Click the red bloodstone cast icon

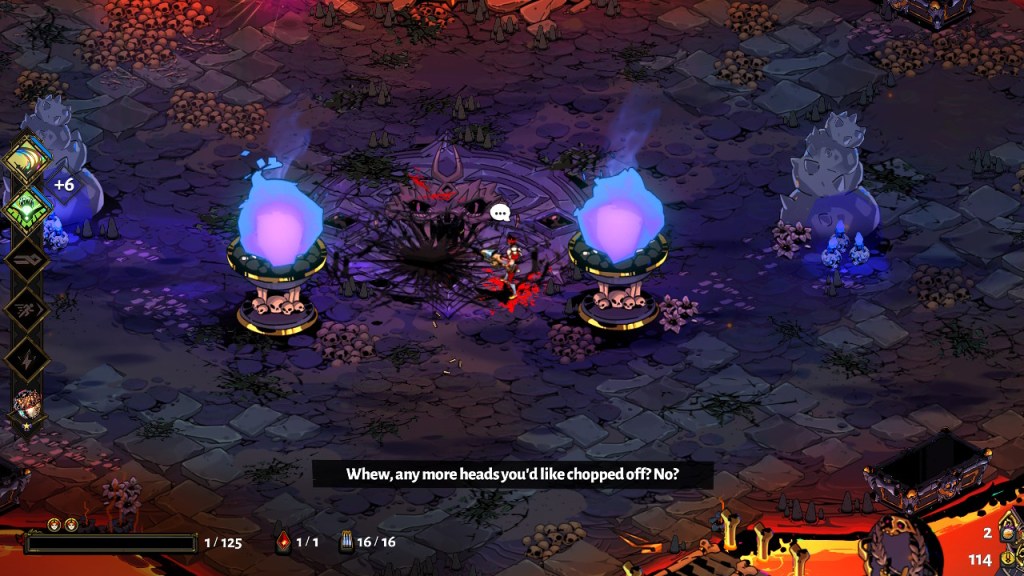[283, 542]
